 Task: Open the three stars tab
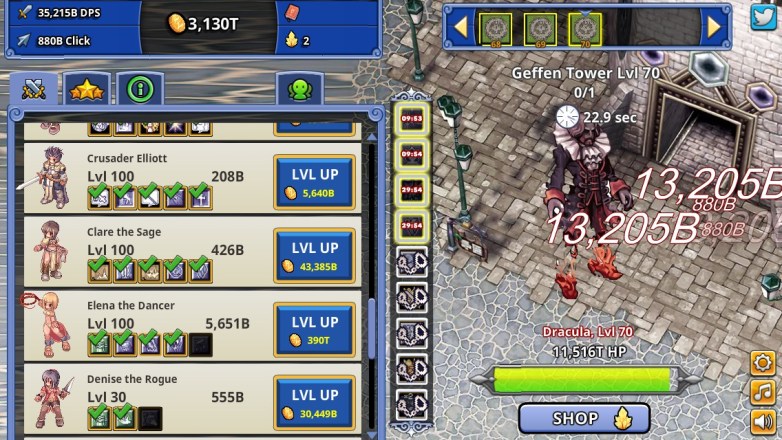click(x=88, y=90)
